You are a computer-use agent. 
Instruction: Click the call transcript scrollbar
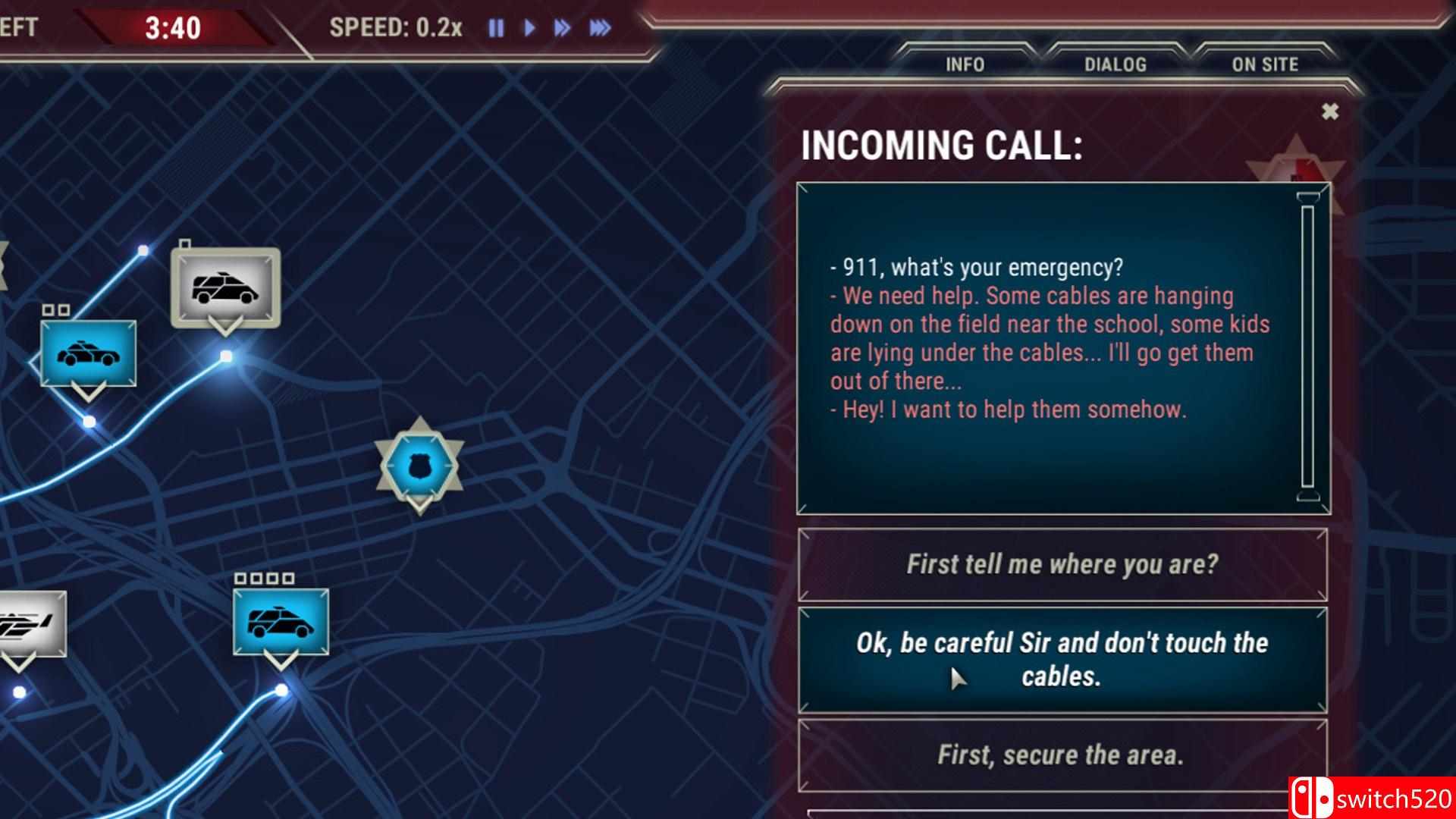tap(1307, 347)
